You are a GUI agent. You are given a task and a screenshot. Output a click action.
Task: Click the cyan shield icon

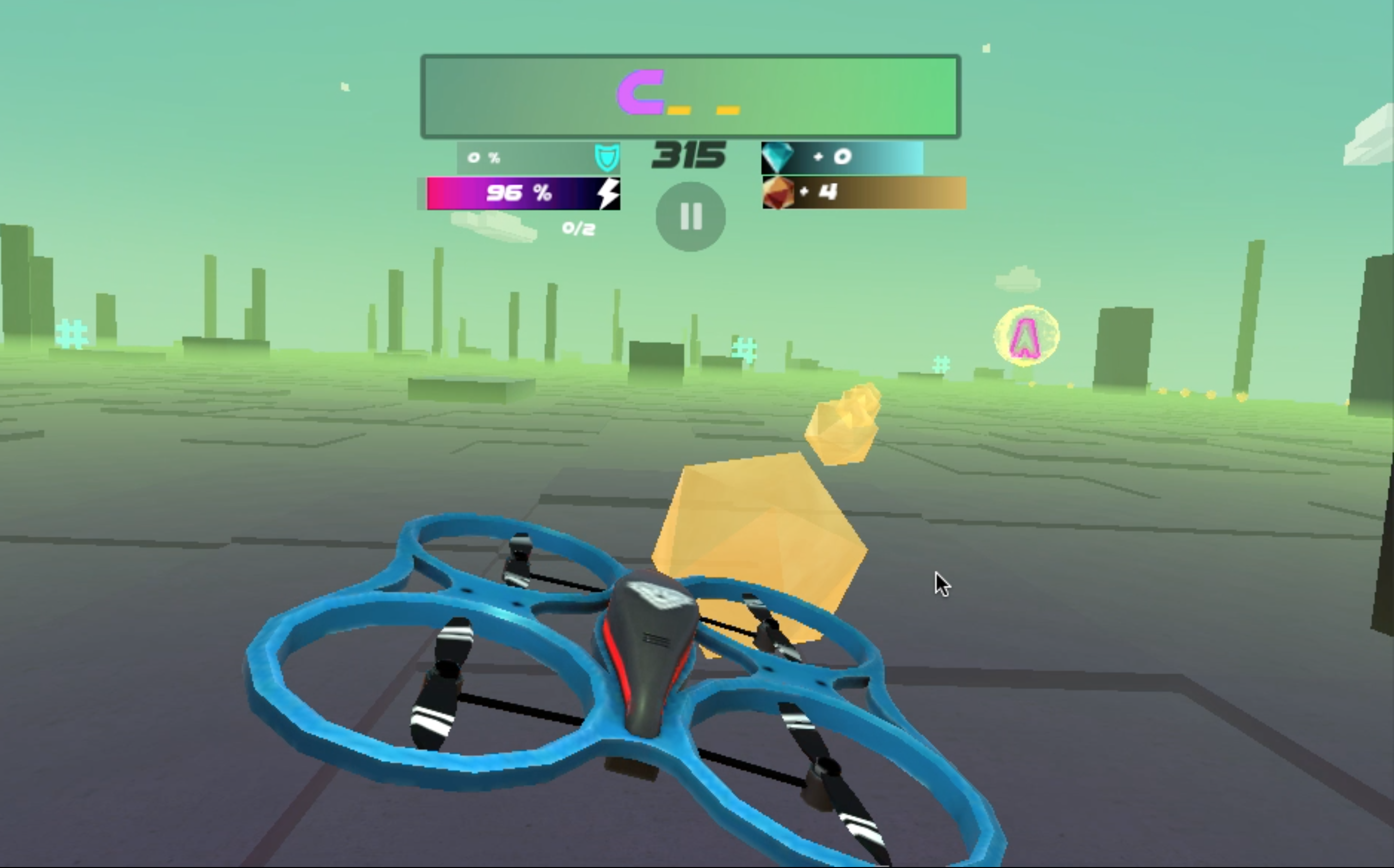pyautogui.click(x=607, y=157)
